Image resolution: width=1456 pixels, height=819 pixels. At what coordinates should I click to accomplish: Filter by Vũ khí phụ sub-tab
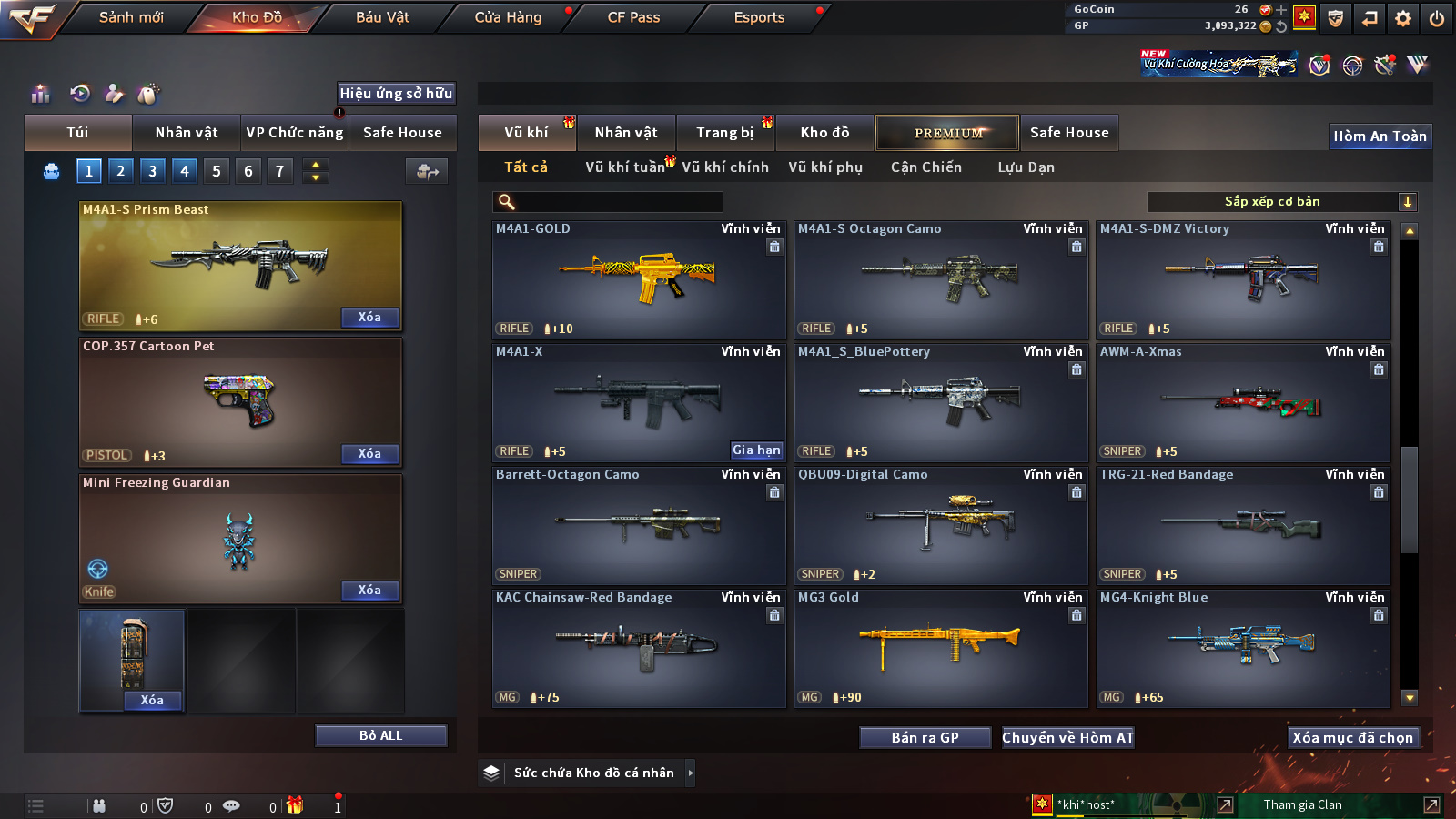[824, 167]
